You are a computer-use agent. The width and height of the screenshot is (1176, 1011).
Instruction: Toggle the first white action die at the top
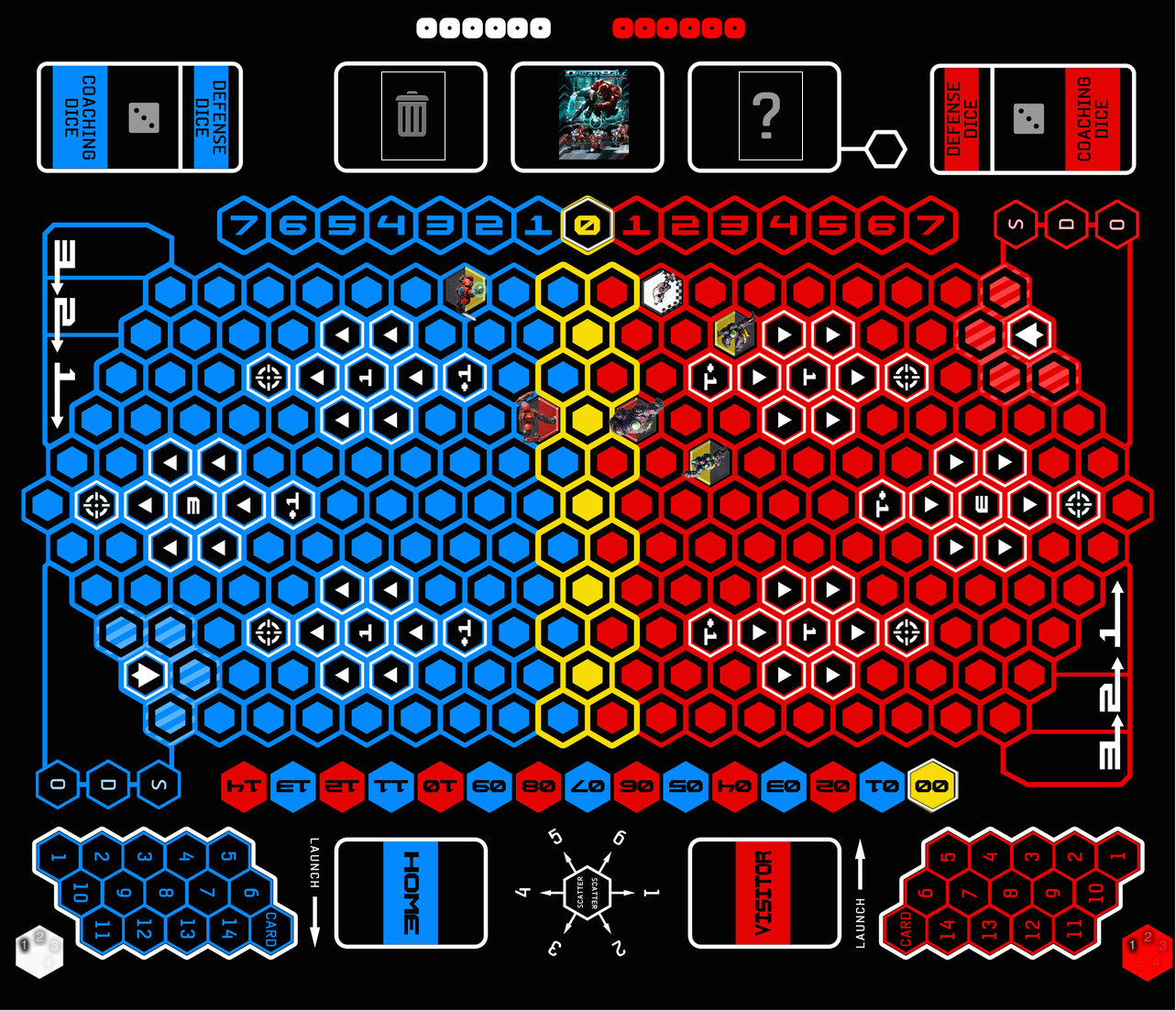pyautogui.click(x=424, y=27)
